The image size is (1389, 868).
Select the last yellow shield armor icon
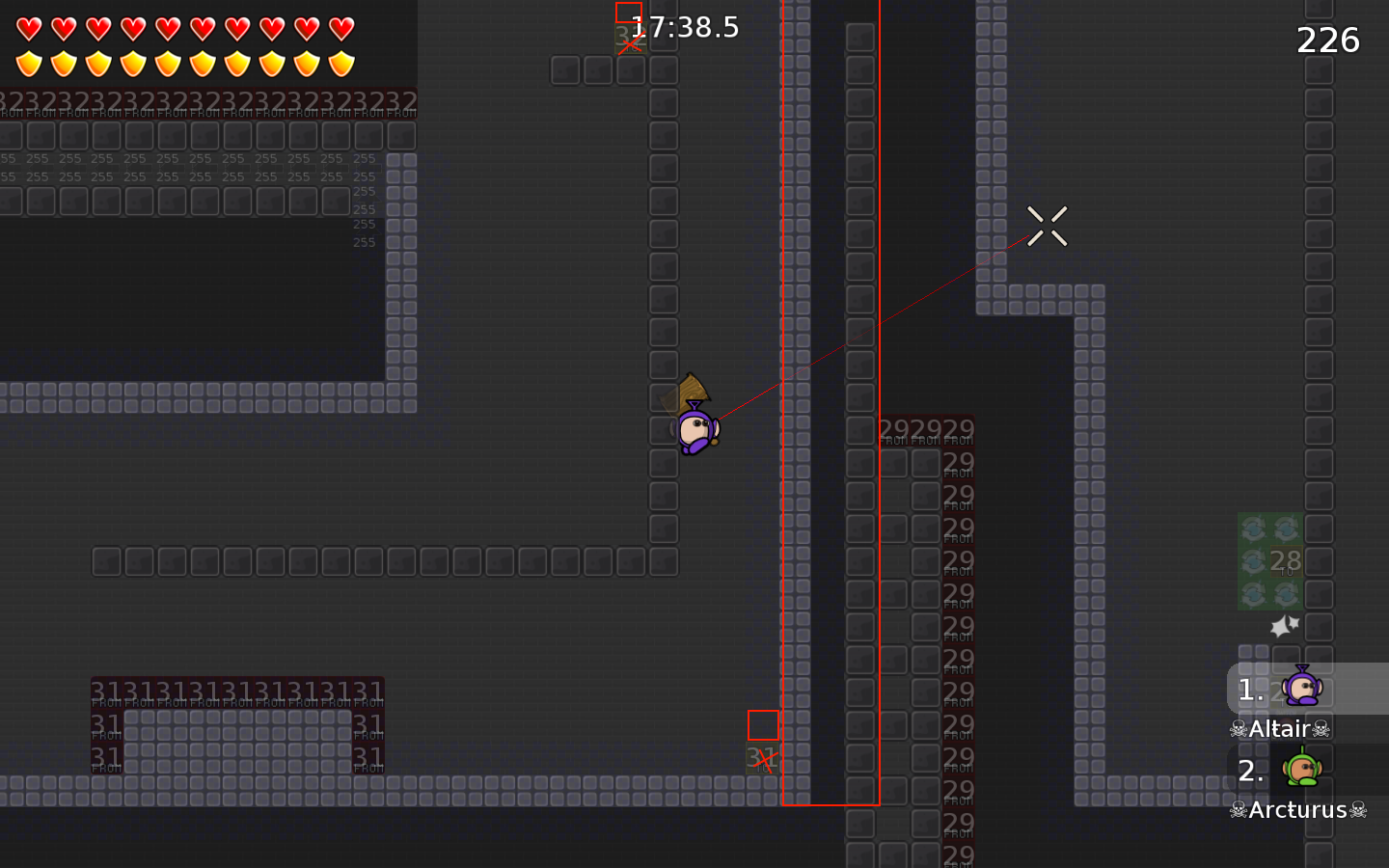pyautogui.click(x=342, y=63)
